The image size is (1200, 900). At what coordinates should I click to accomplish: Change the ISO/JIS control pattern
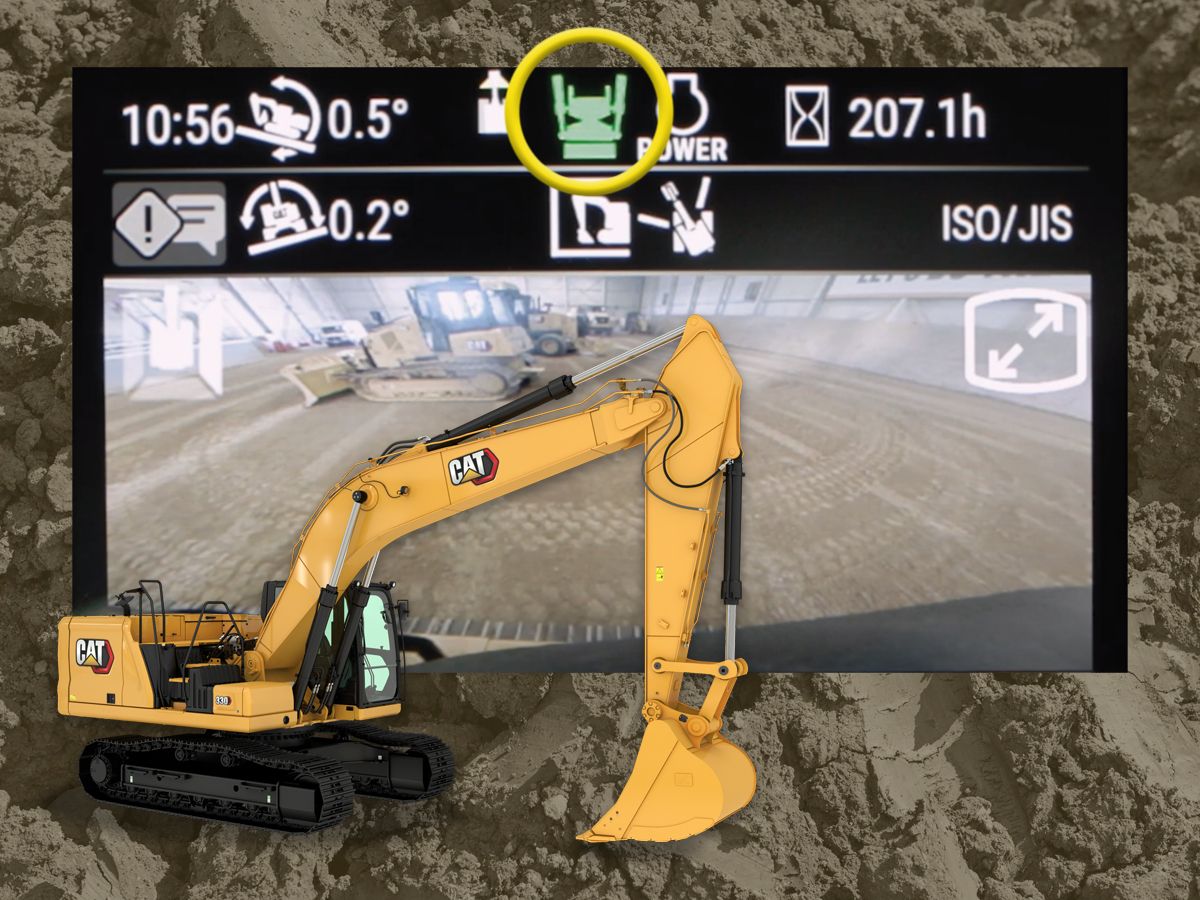point(1005,225)
